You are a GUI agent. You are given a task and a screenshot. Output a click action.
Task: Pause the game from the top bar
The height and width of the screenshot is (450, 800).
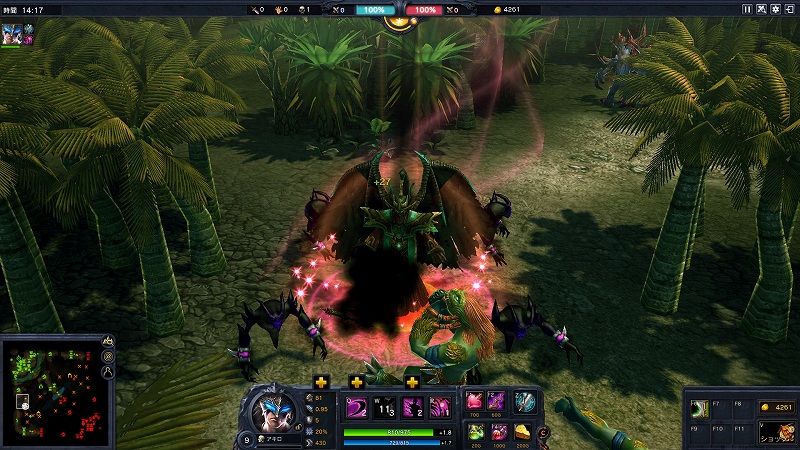(x=747, y=9)
